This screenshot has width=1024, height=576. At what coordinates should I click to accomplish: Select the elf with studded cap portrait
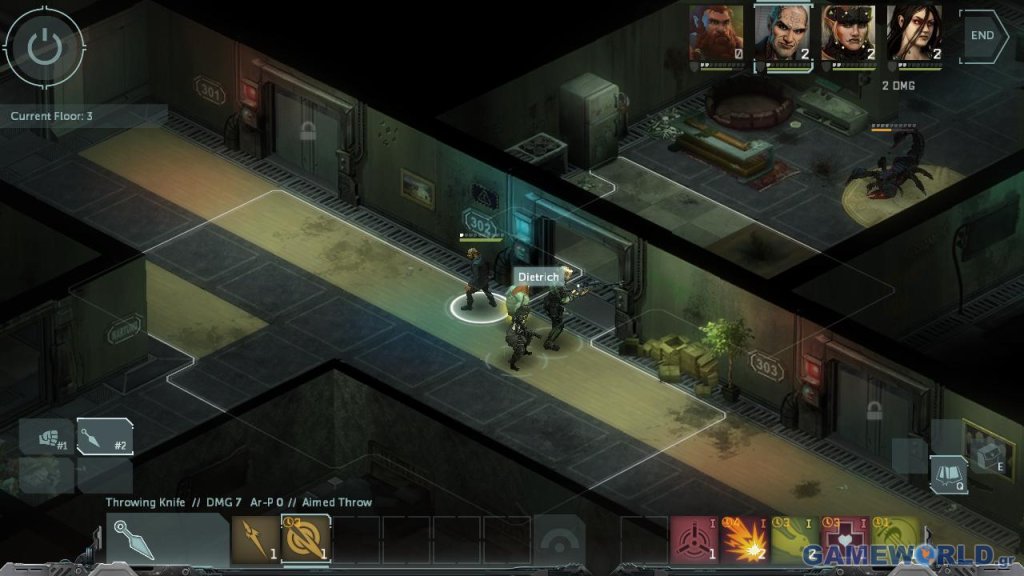(848, 34)
